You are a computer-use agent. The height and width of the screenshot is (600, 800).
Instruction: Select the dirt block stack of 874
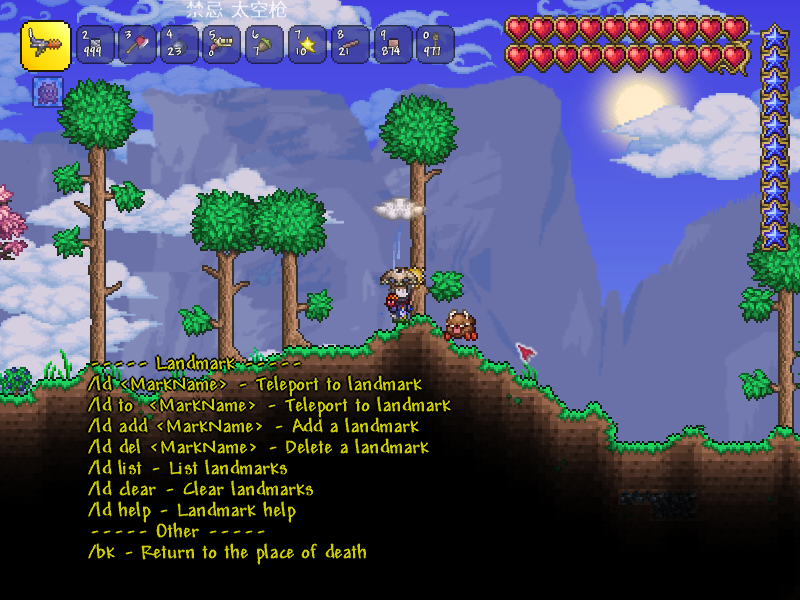(x=393, y=45)
